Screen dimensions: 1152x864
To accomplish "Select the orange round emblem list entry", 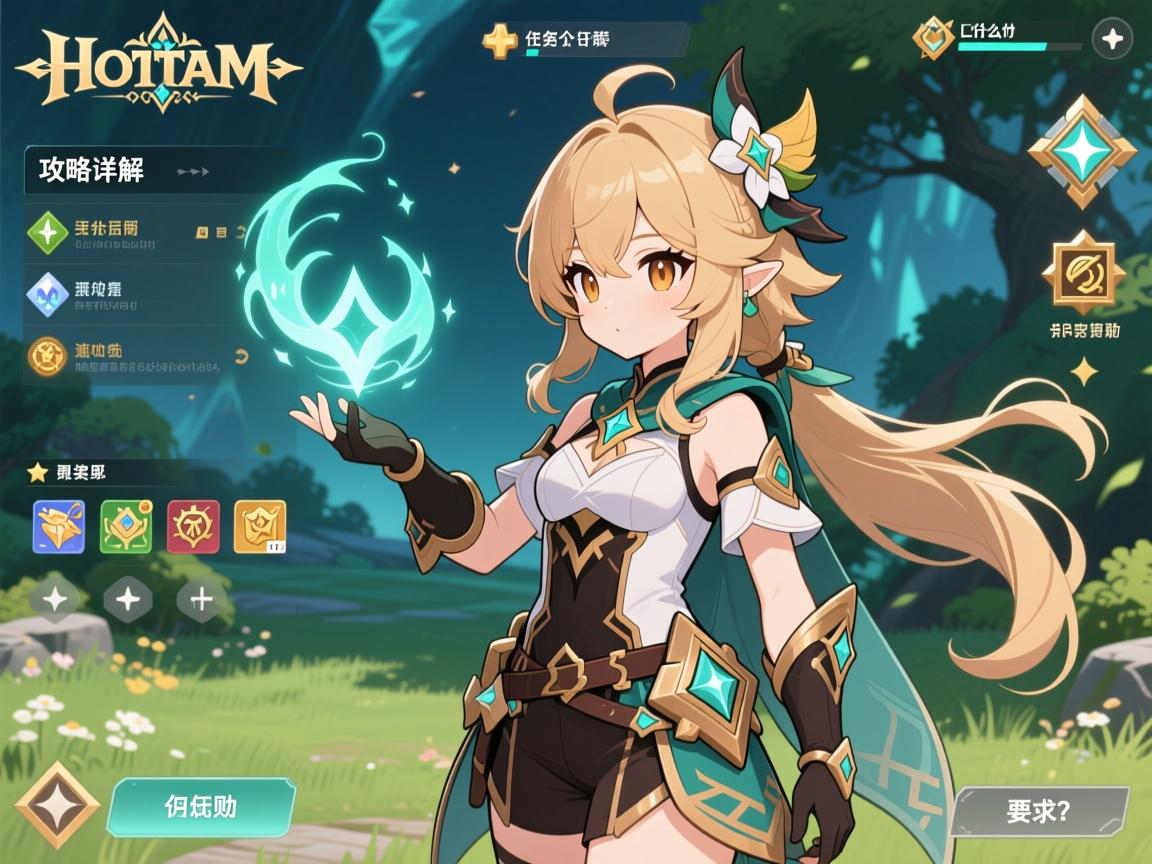I will tap(48, 355).
